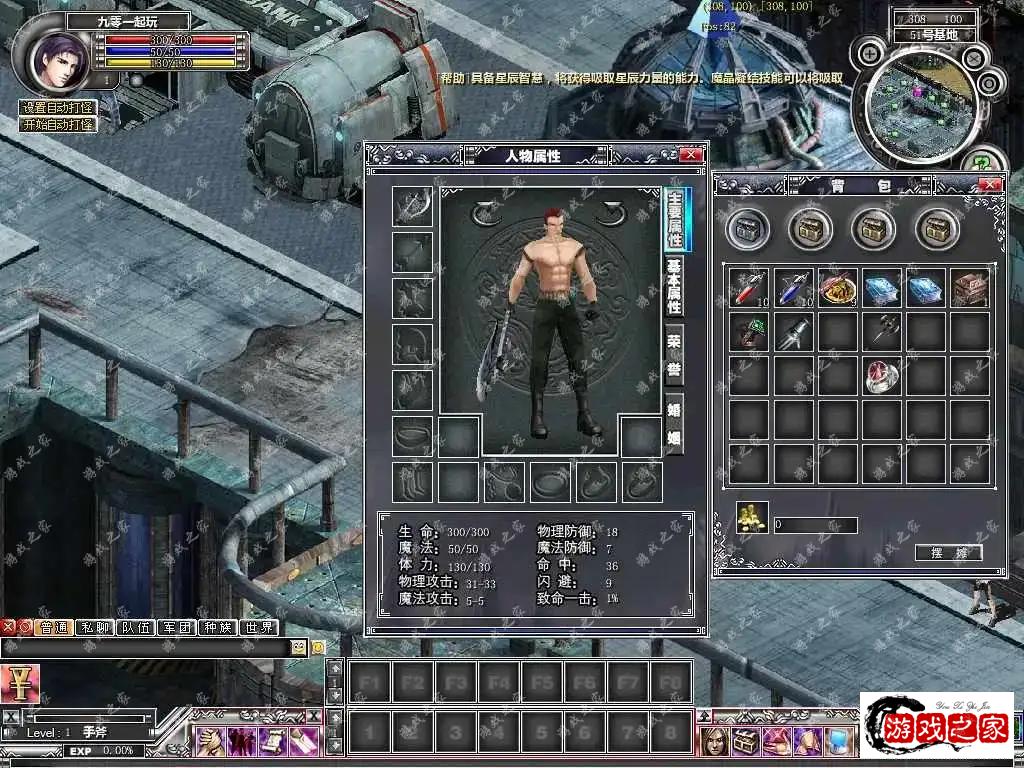Image resolution: width=1024 pixels, height=768 pixels.
Task: Switch to the 基本属性 tab
Action: pyautogui.click(x=675, y=285)
